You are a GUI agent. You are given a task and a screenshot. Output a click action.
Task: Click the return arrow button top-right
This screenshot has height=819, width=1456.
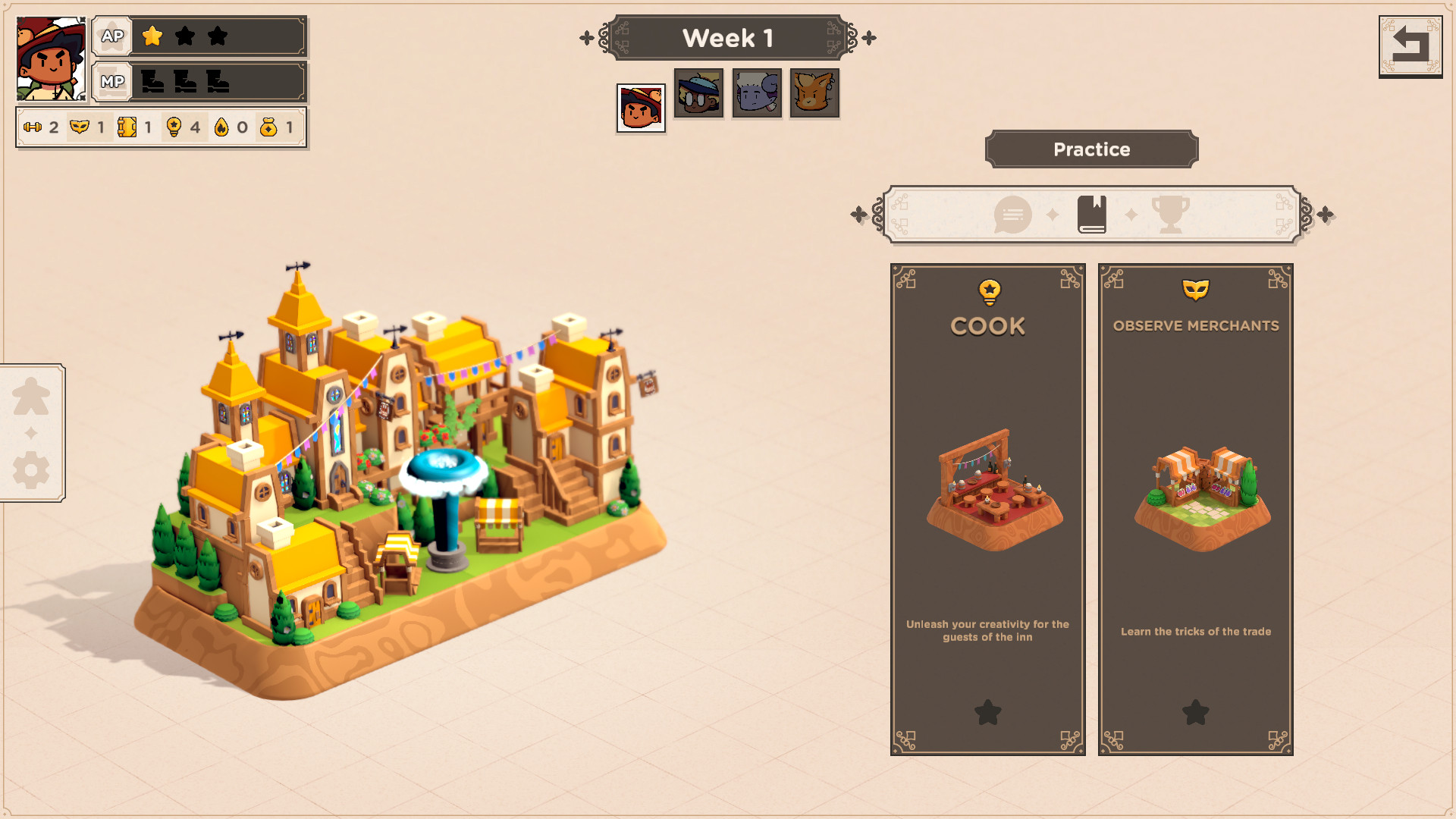click(x=1410, y=47)
